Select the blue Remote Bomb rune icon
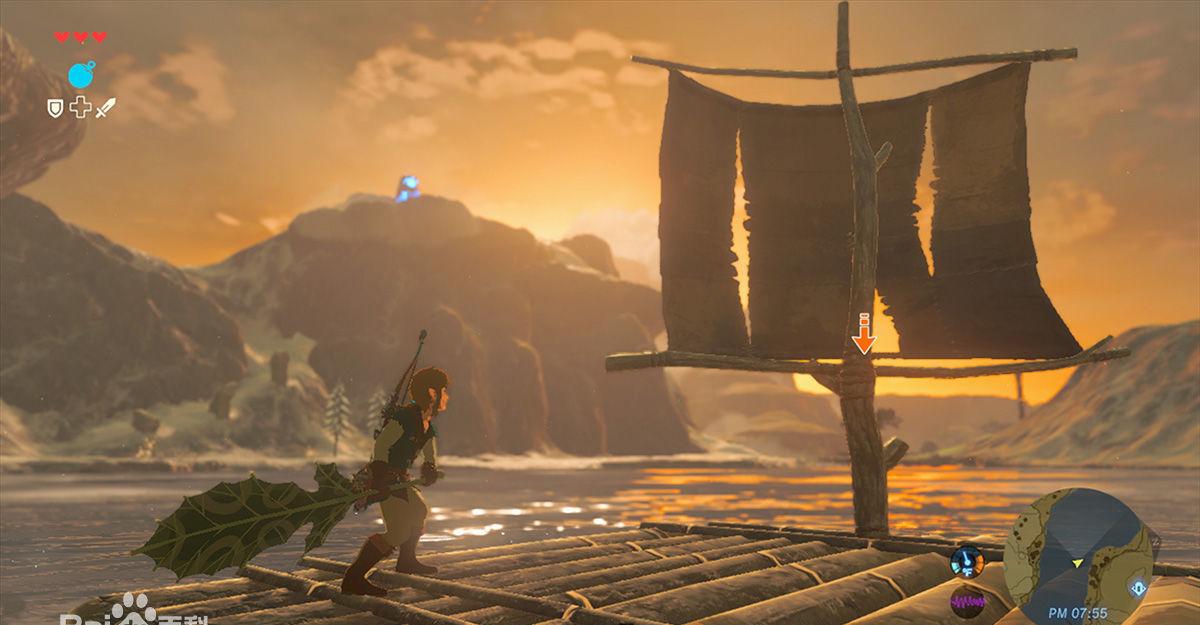The width and height of the screenshot is (1200, 625). pyautogui.click(x=82, y=74)
